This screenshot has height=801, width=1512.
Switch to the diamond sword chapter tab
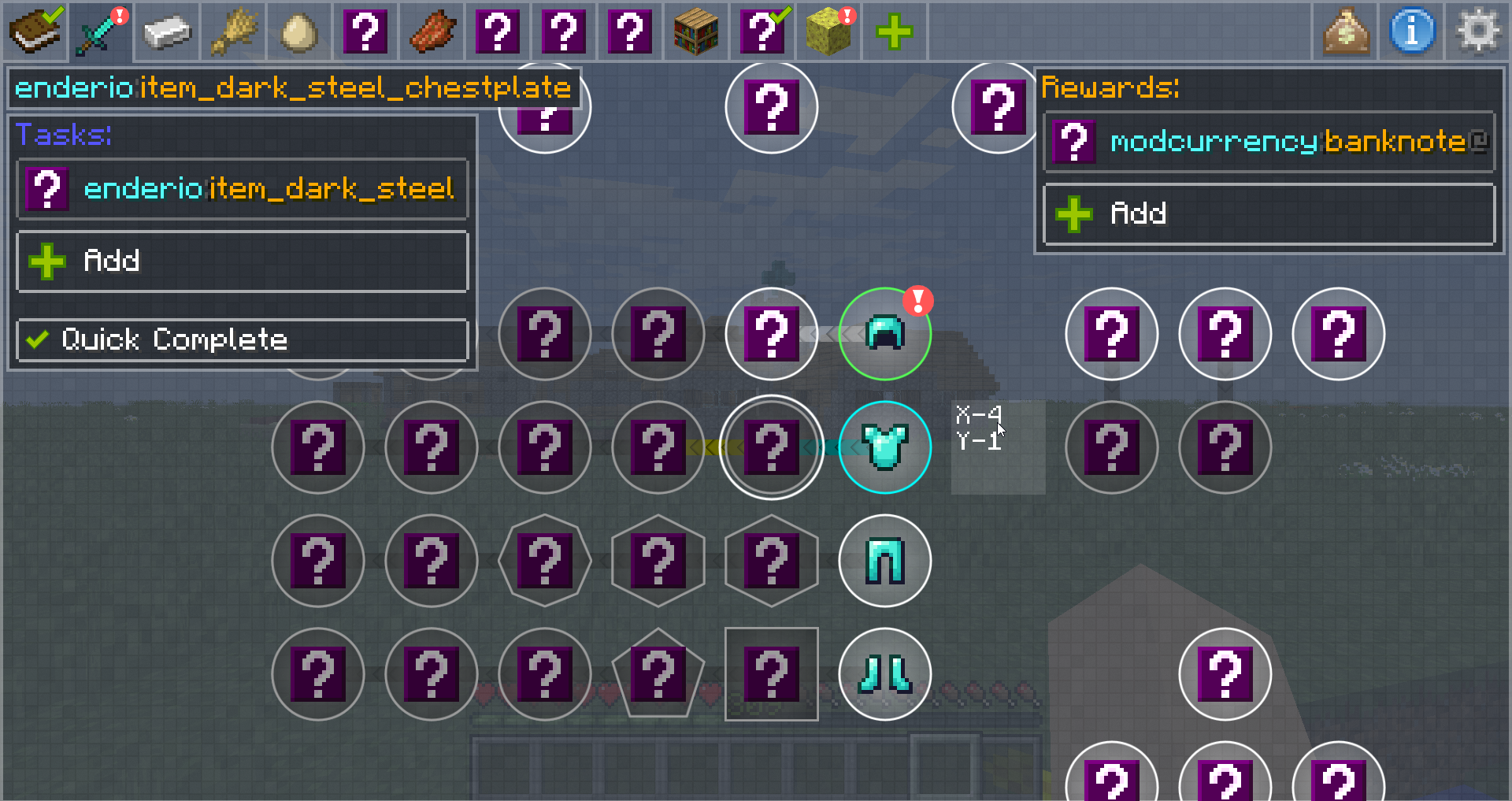point(101,32)
